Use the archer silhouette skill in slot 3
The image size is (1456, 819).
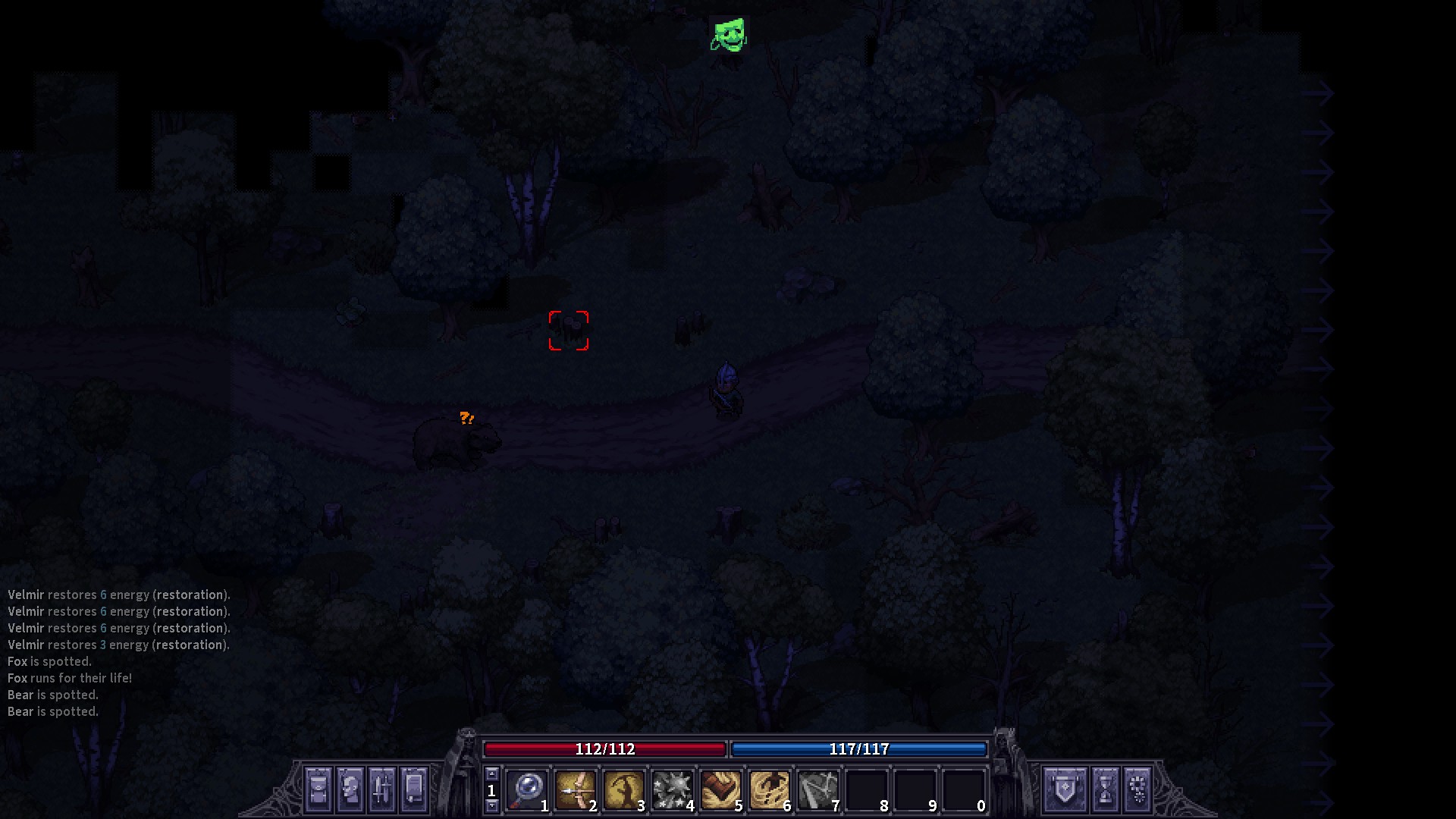point(623,790)
